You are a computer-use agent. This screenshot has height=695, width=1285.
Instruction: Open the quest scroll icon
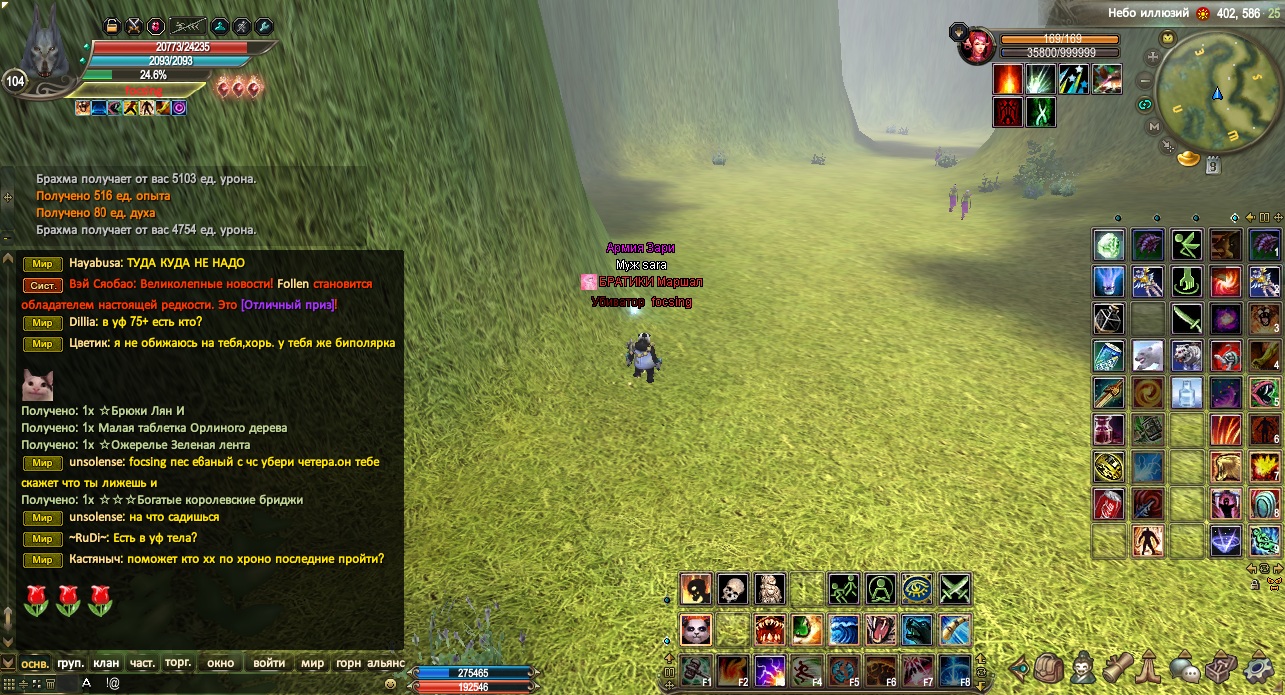[1118, 667]
